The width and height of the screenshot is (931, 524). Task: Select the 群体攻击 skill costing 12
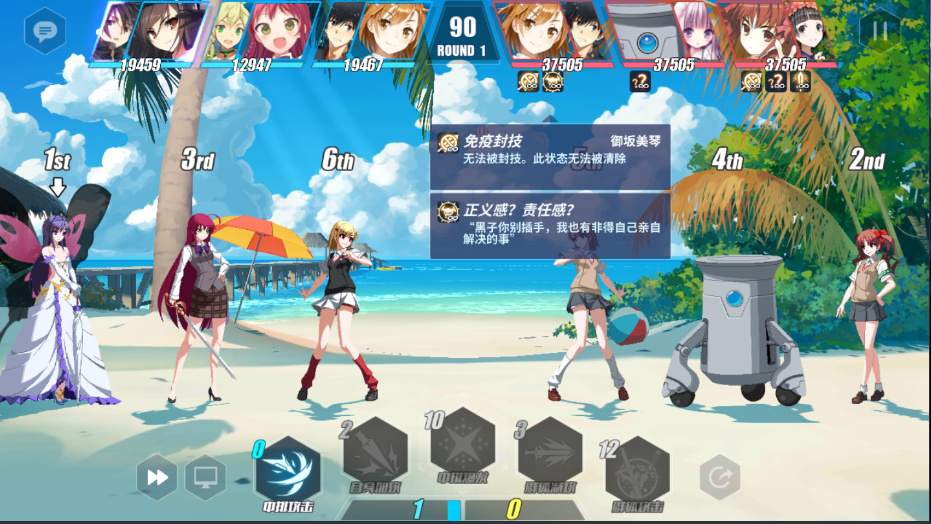636,468
